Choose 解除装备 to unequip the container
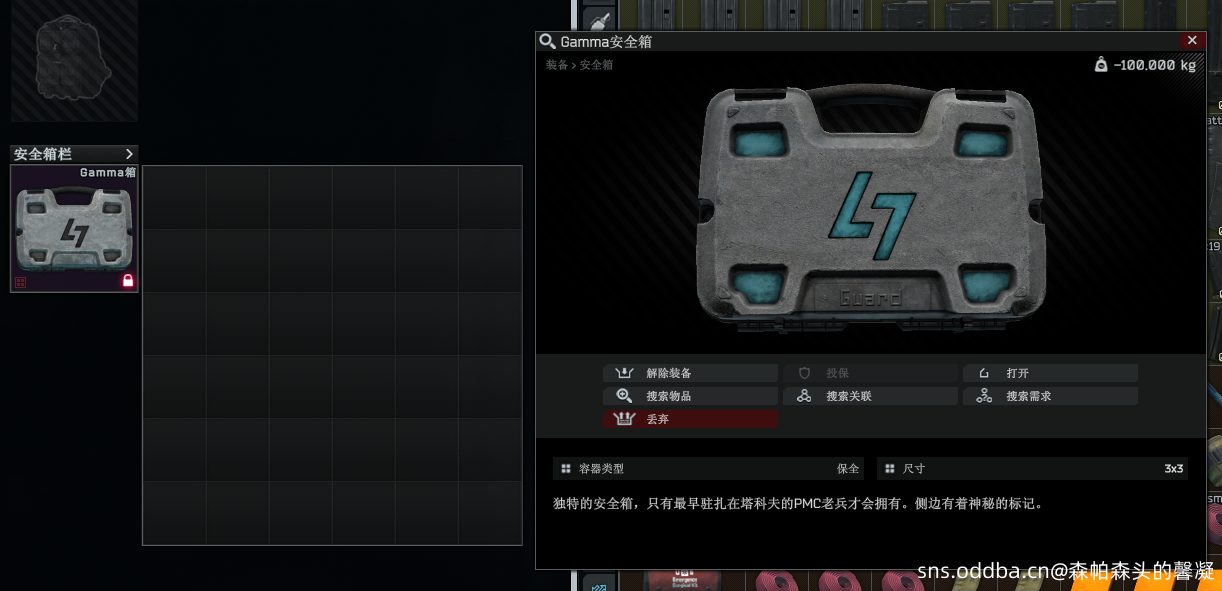Screen dimensions: 1222x591 (690, 373)
